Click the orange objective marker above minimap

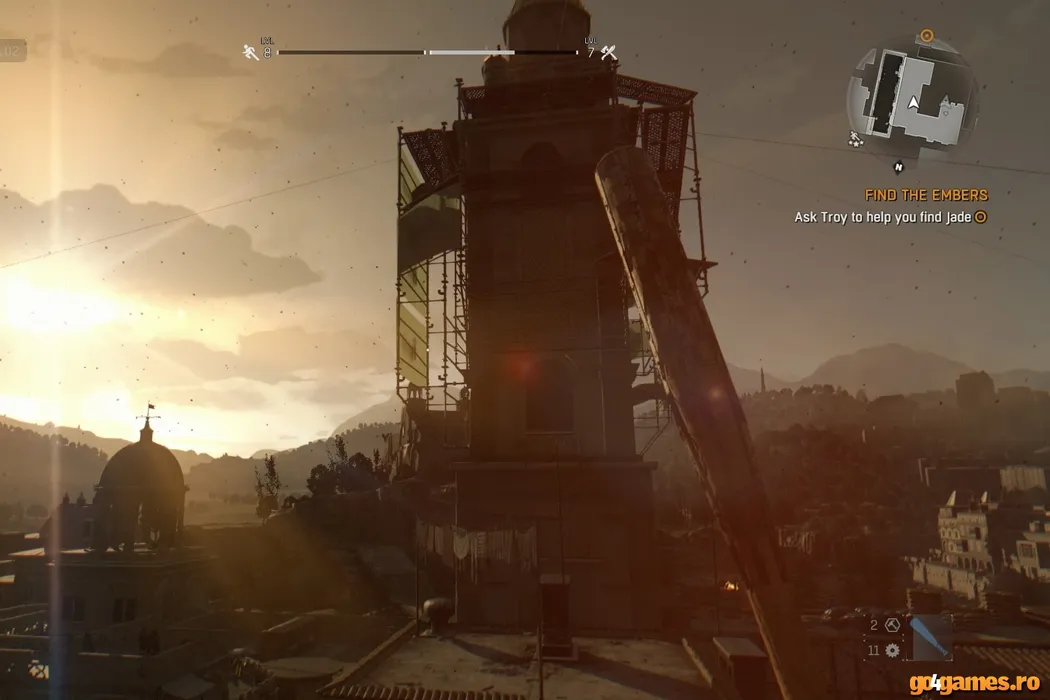pyautogui.click(x=926, y=35)
